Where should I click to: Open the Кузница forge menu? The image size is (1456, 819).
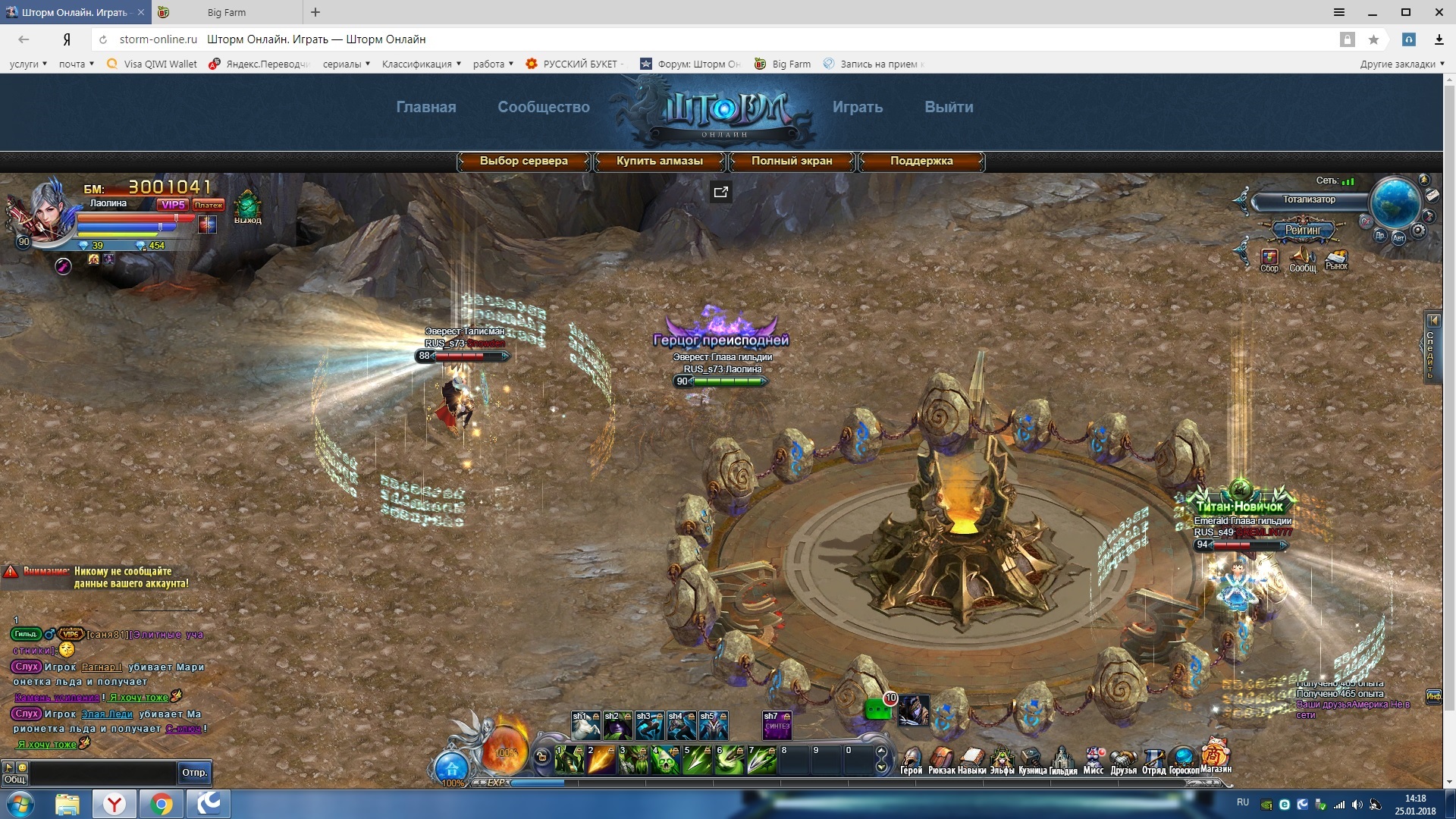pyautogui.click(x=1032, y=760)
